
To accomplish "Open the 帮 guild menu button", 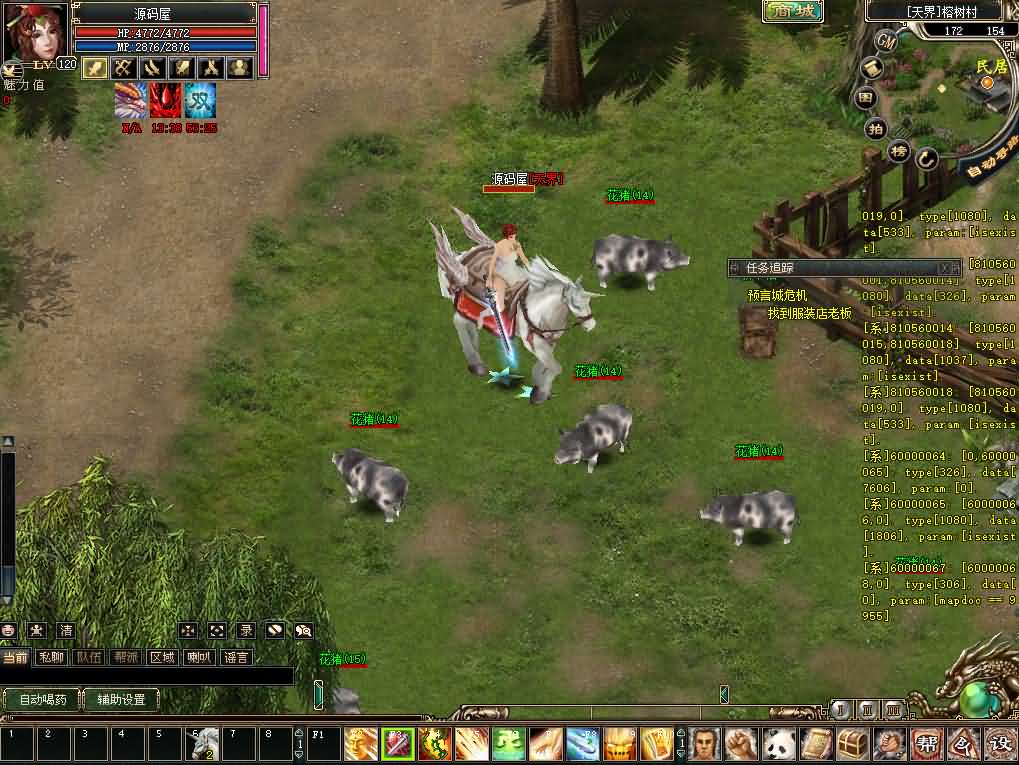I will pyautogui.click(x=927, y=744).
